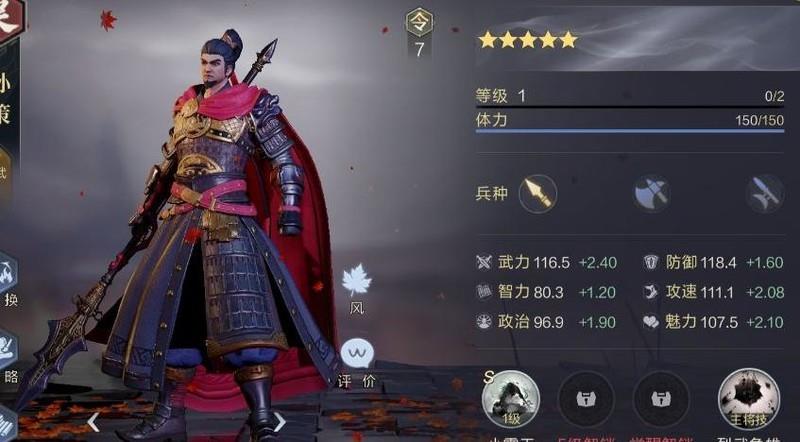Select the axe troop type icon

tap(651, 192)
